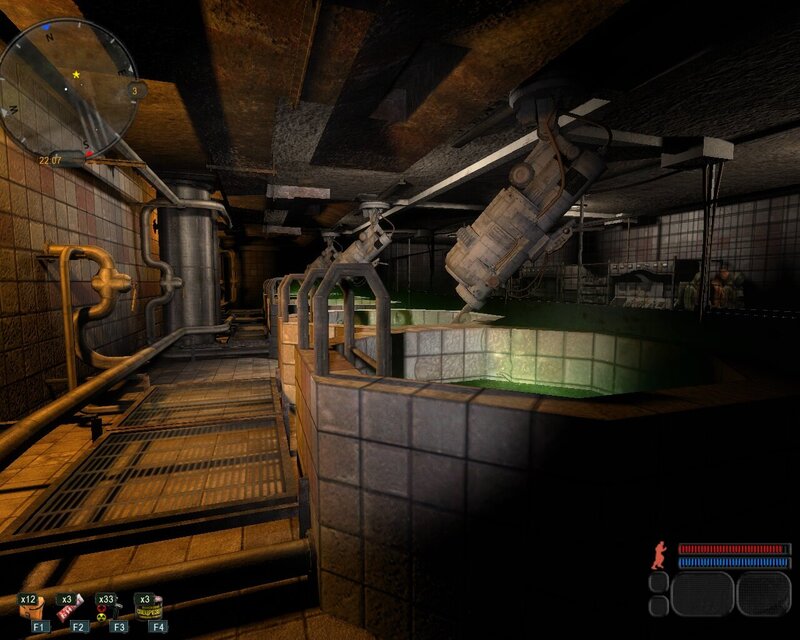Screen dimensions: 800x640
Task: Select the orange medkit quick slot
Action: (x=30, y=609)
